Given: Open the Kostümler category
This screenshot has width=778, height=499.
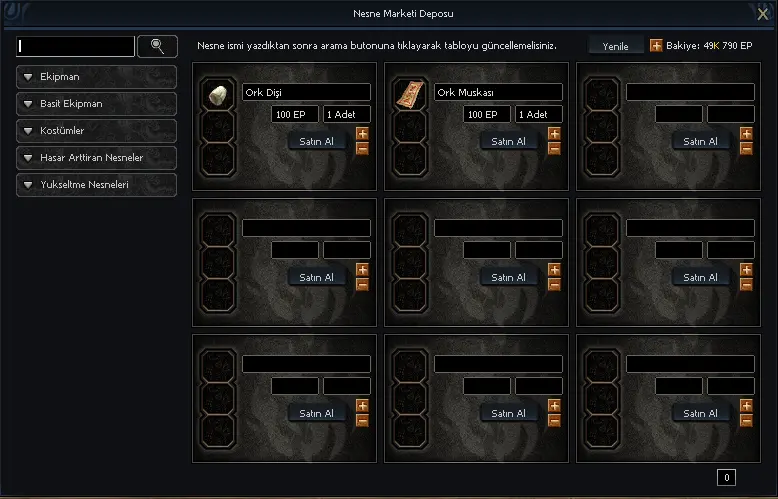Looking at the screenshot, I should (96, 131).
